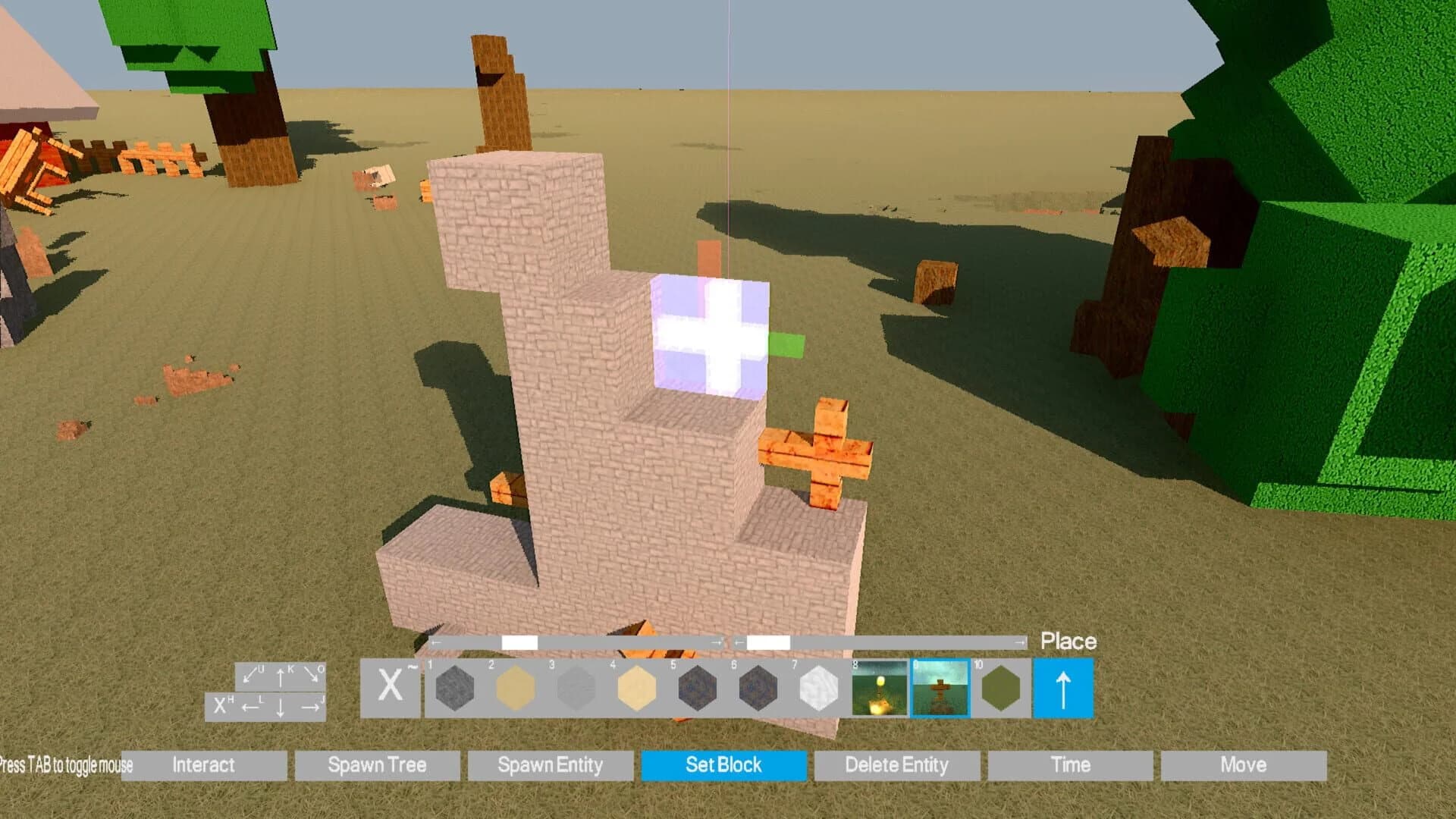Click the up arrow on the movement pad

coord(281,677)
